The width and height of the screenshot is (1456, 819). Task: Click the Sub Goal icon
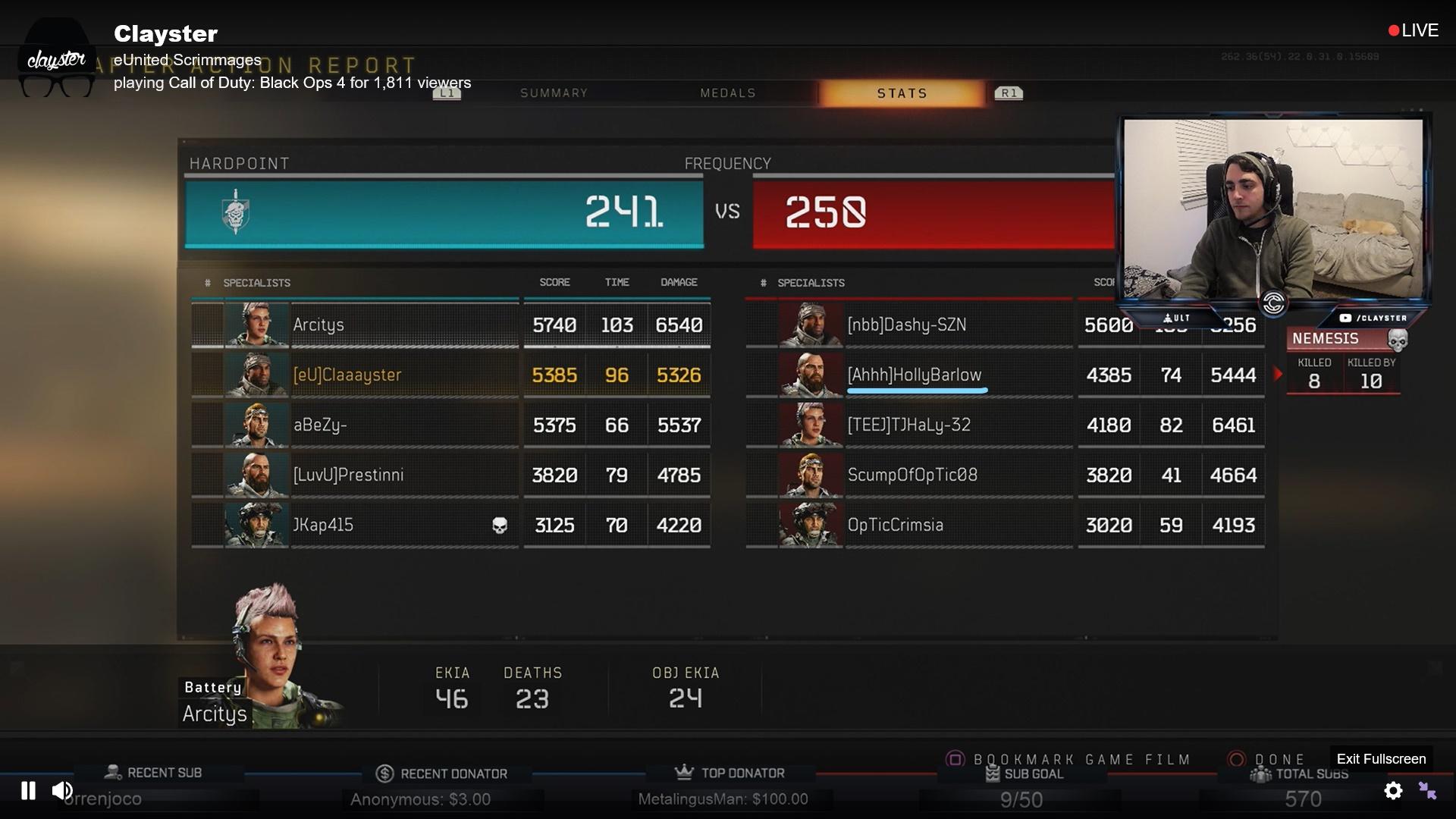[x=991, y=774]
